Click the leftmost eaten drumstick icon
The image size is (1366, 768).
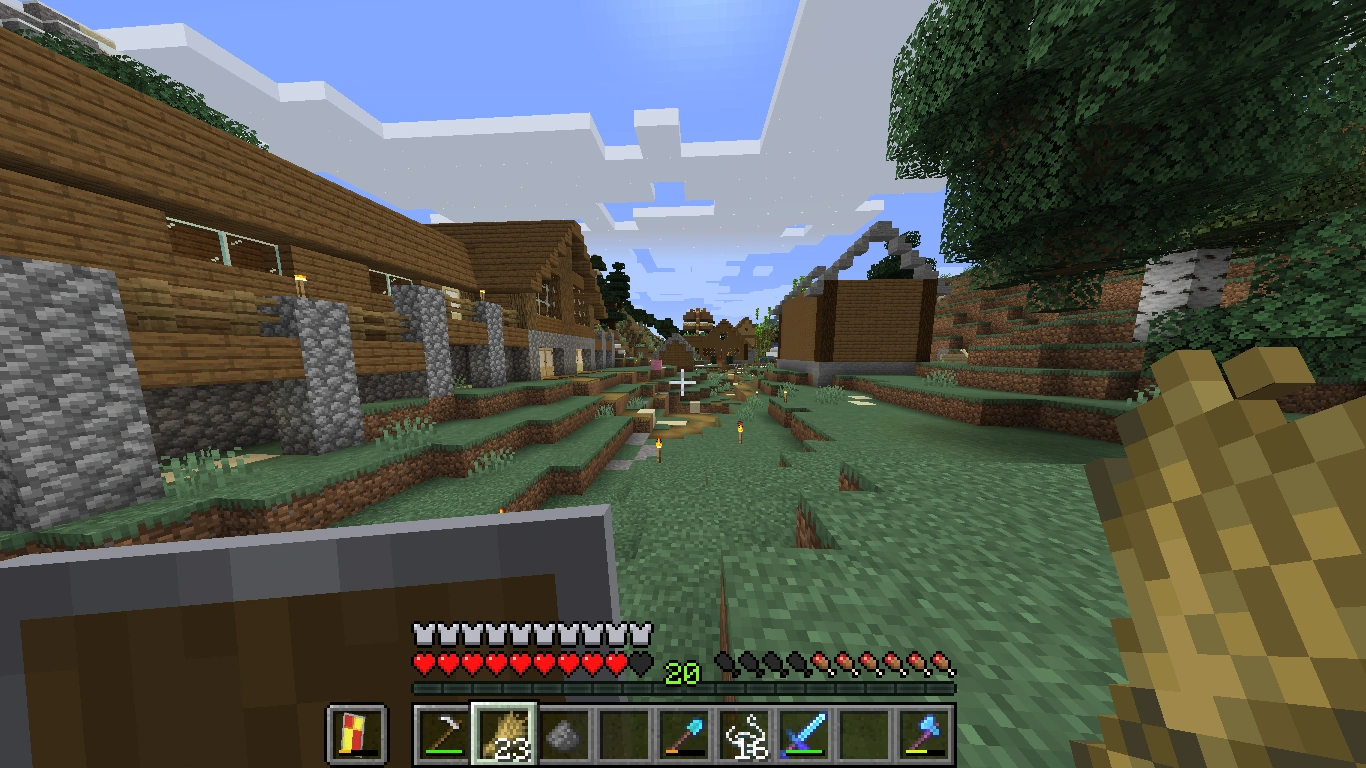point(723,661)
